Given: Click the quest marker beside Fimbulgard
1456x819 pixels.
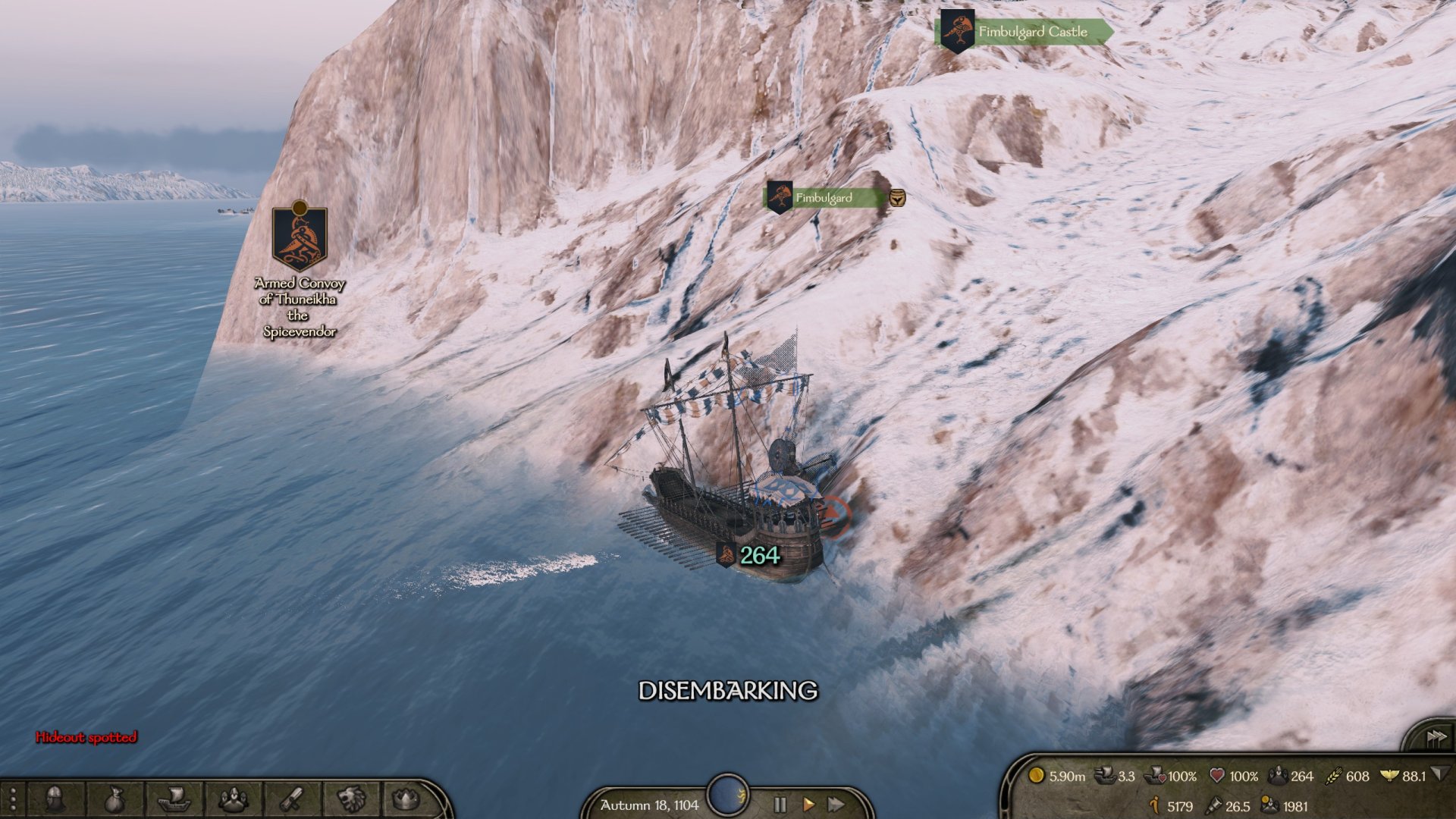Looking at the screenshot, I should point(897,198).
